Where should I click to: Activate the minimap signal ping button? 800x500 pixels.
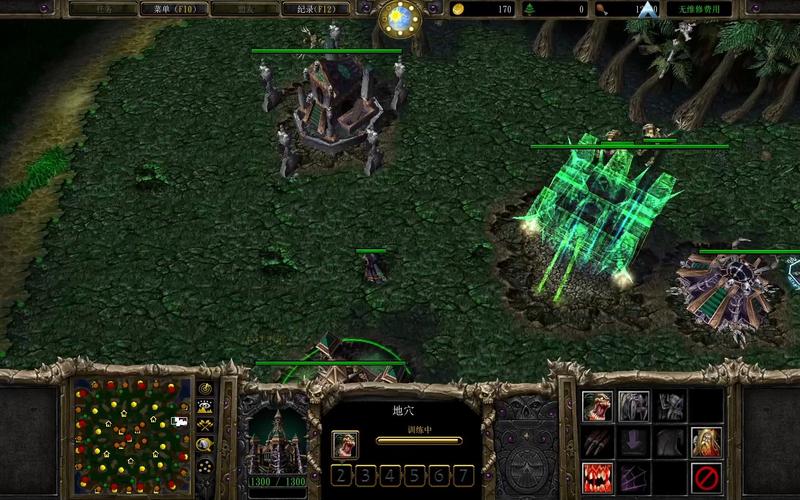206,388
